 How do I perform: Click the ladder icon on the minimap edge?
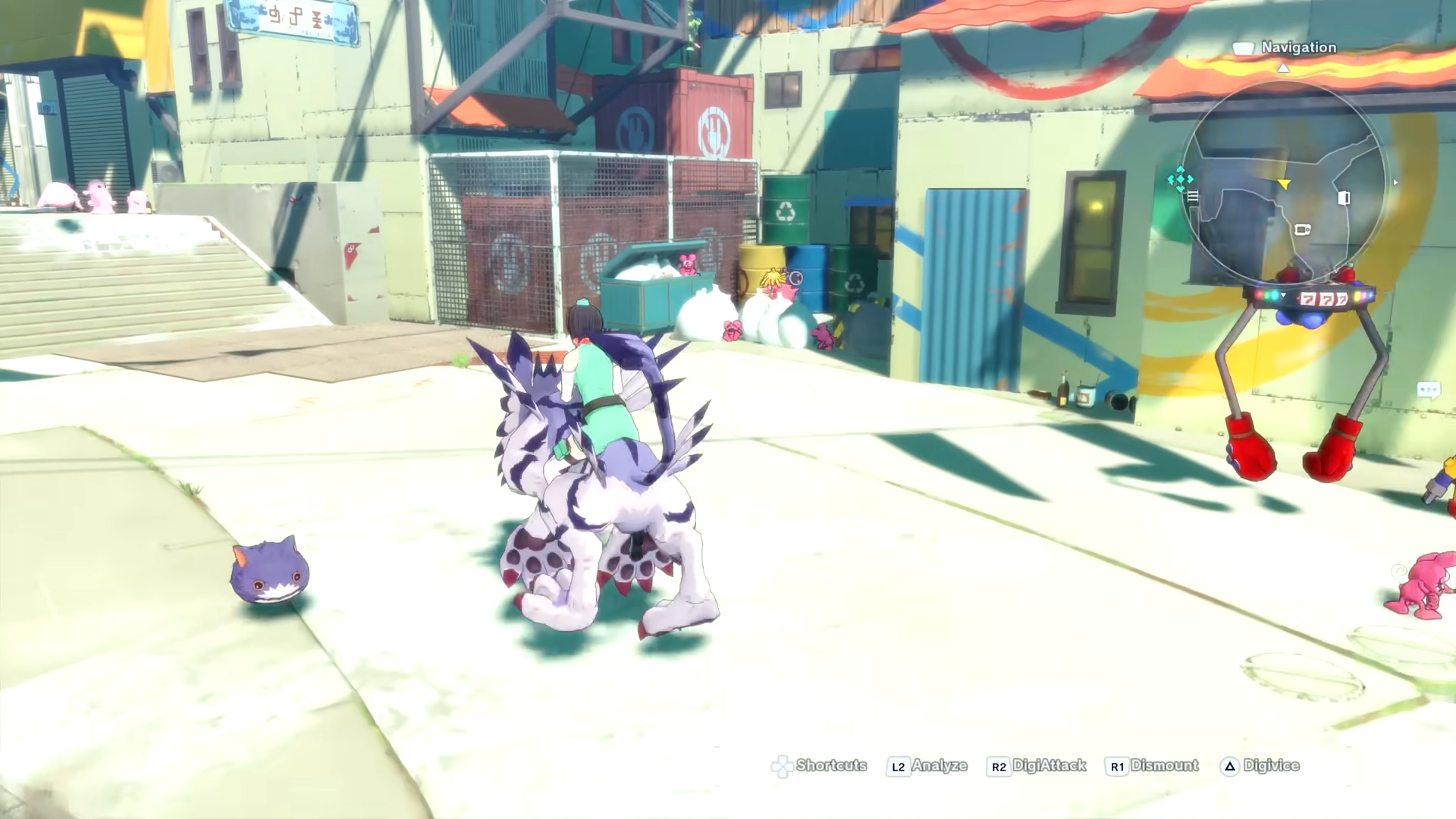click(x=1193, y=196)
